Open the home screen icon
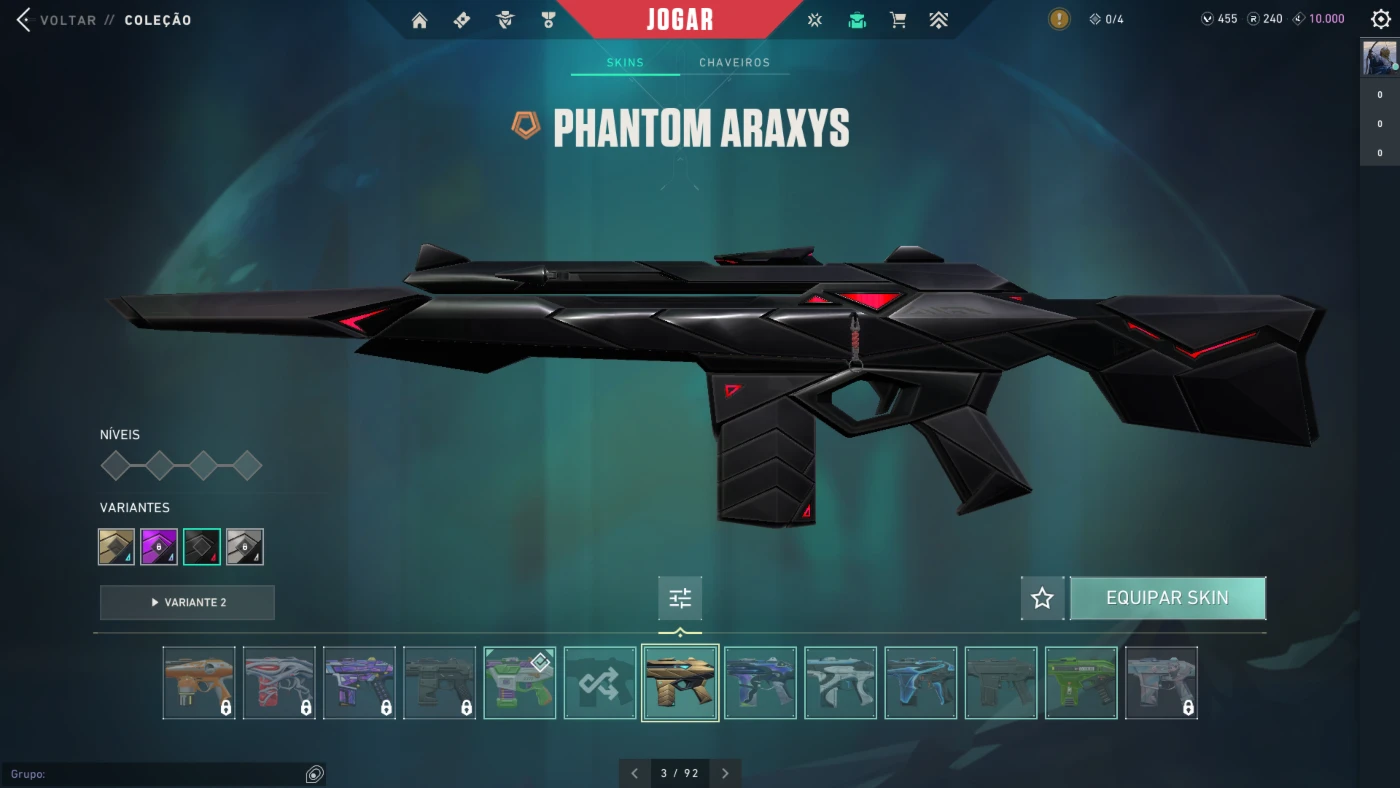 [x=419, y=20]
